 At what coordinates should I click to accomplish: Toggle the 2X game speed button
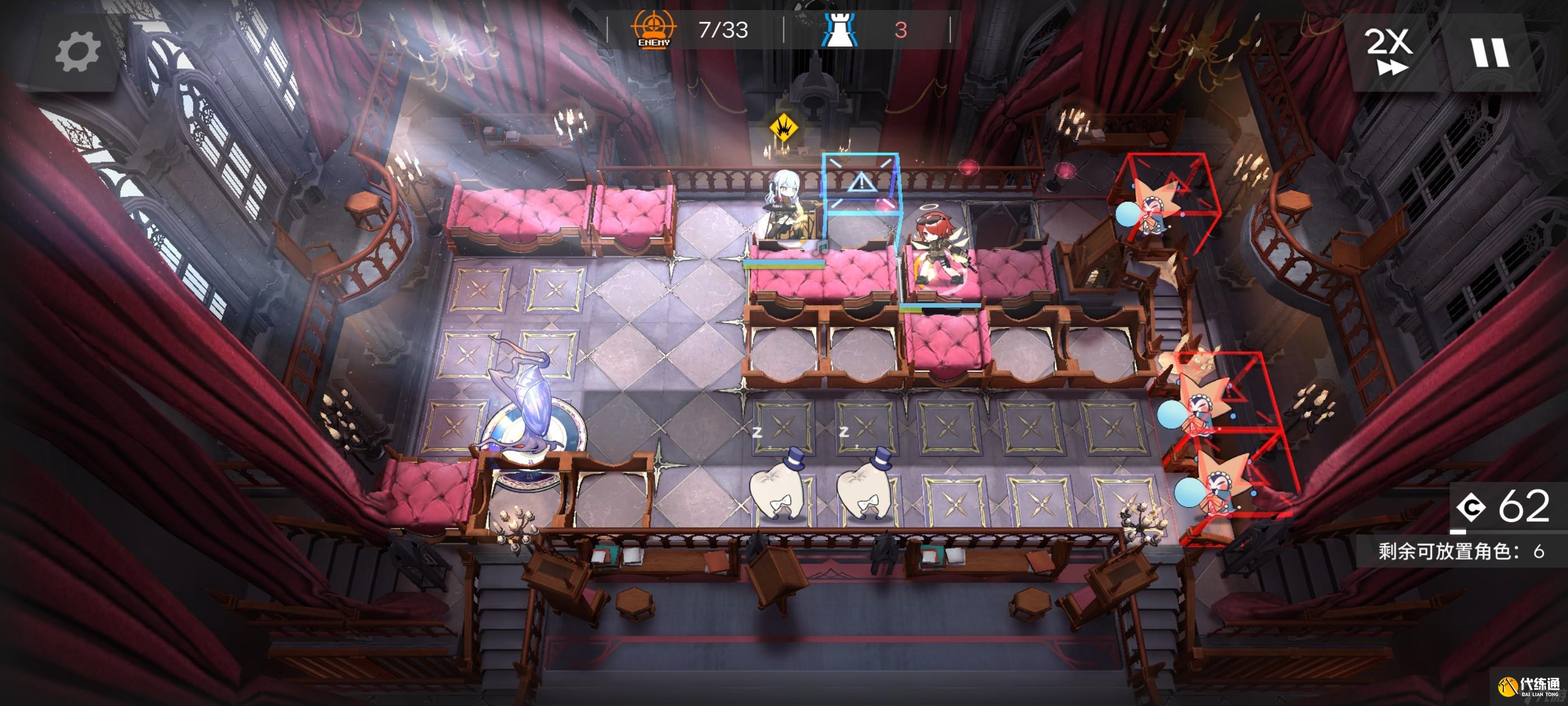(x=1388, y=52)
